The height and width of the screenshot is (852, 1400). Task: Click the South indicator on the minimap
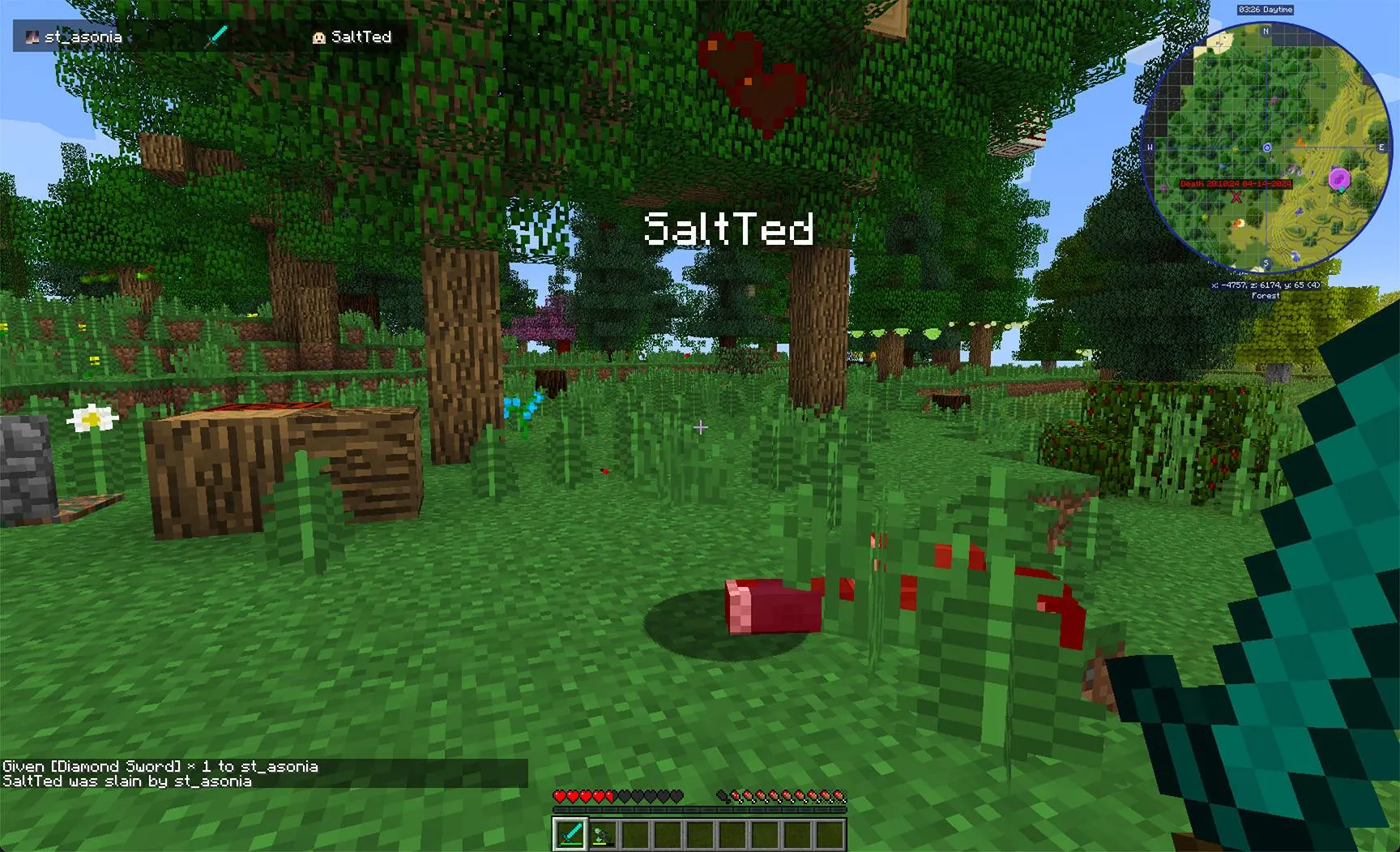[1266, 262]
